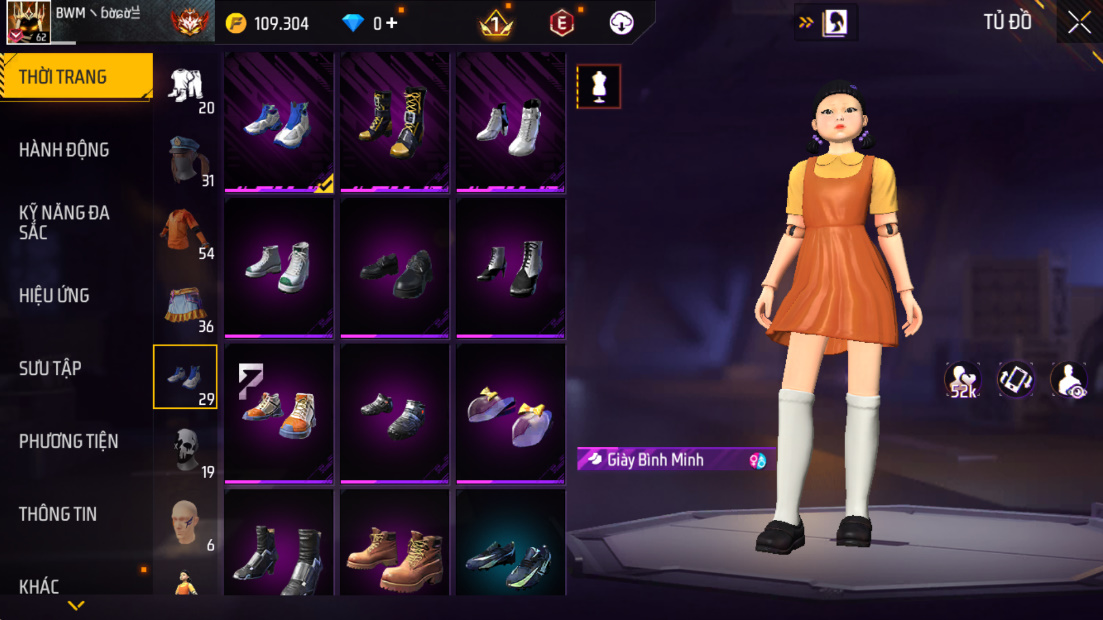Switch to the HÀNH ĐỘNG tab
Image resolution: width=1103 pixels, height=620 pixels.
64,150
